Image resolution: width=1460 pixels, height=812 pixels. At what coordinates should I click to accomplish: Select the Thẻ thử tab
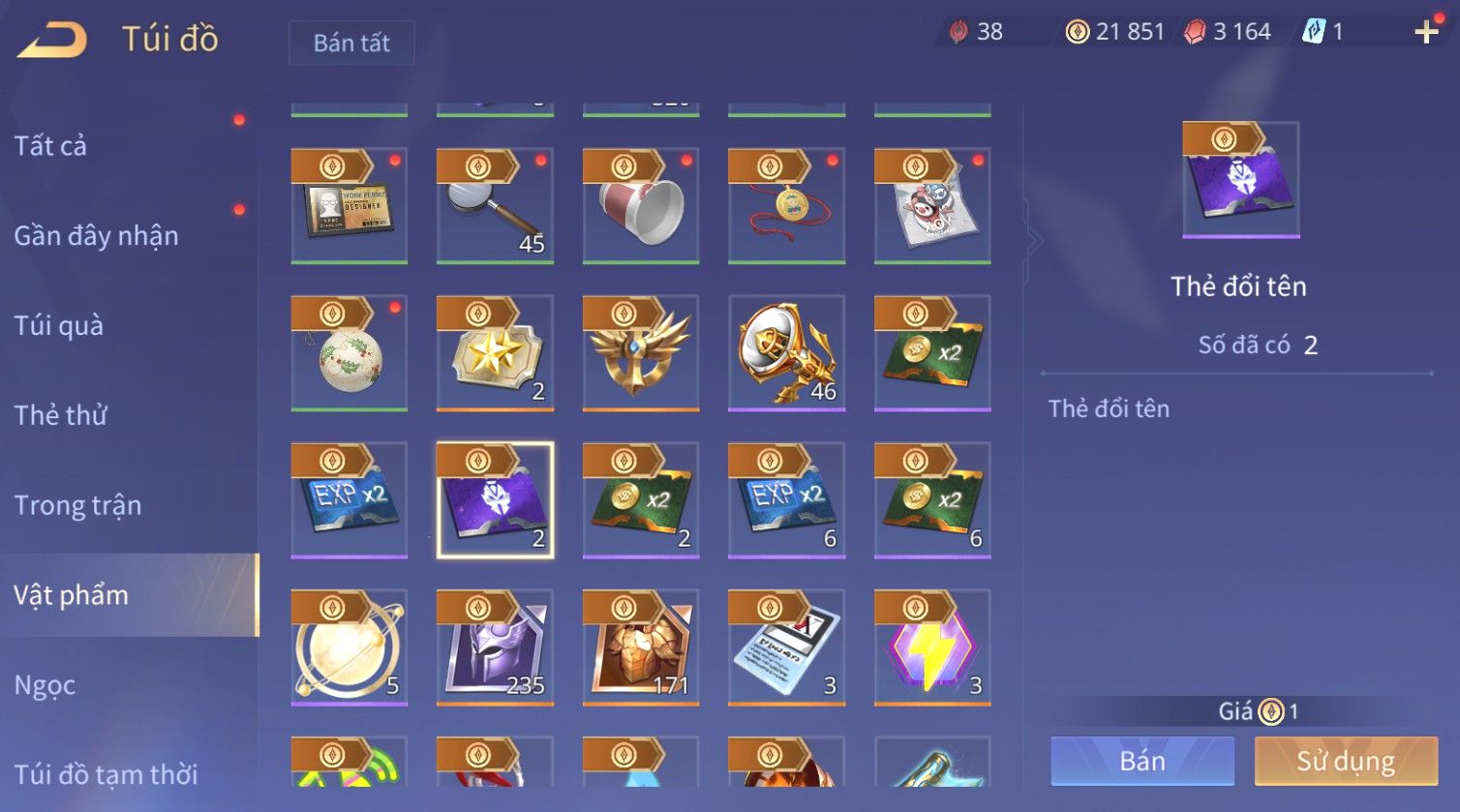60,415
